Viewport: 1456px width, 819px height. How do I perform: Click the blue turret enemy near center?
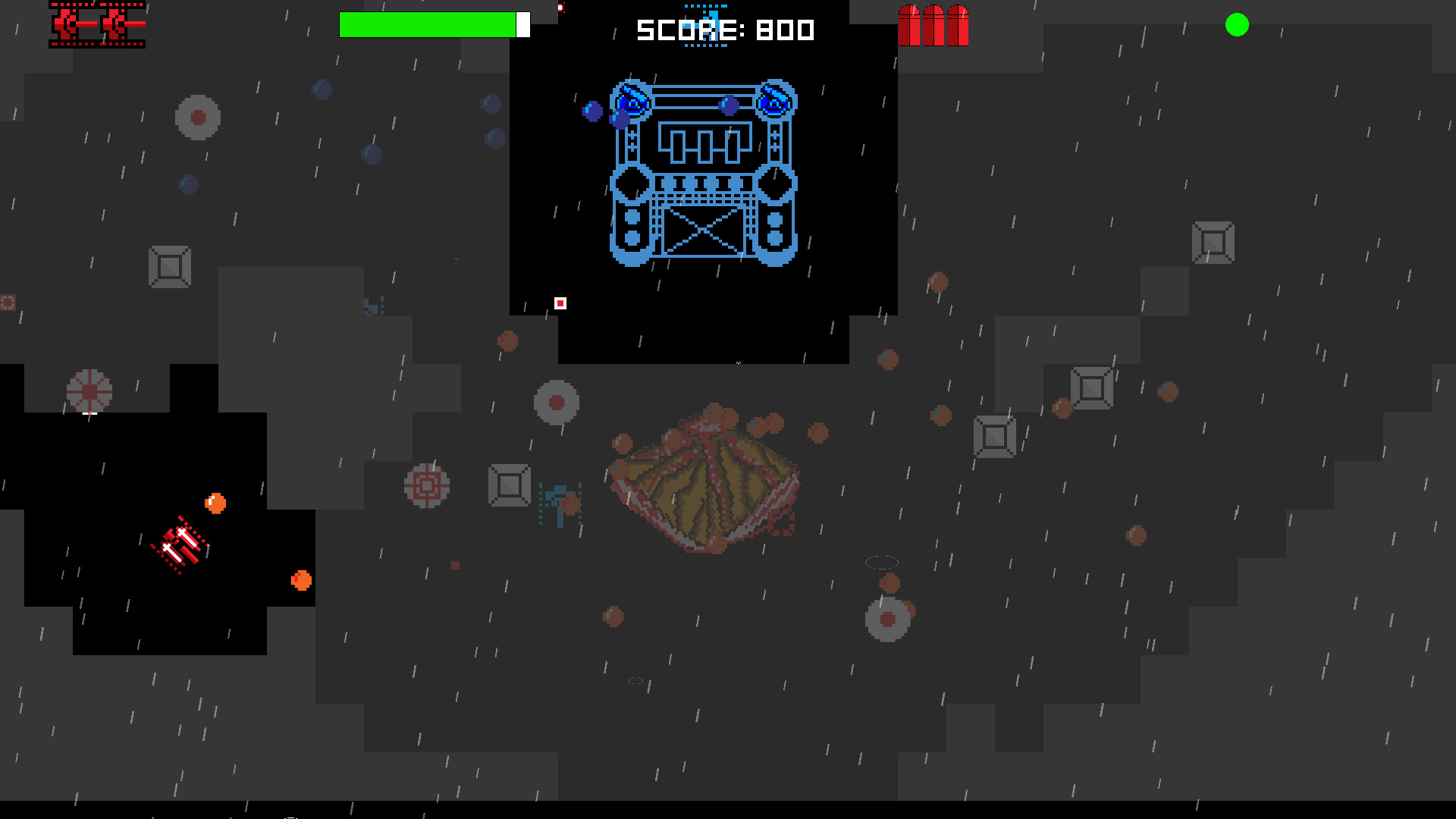[559, 504]
